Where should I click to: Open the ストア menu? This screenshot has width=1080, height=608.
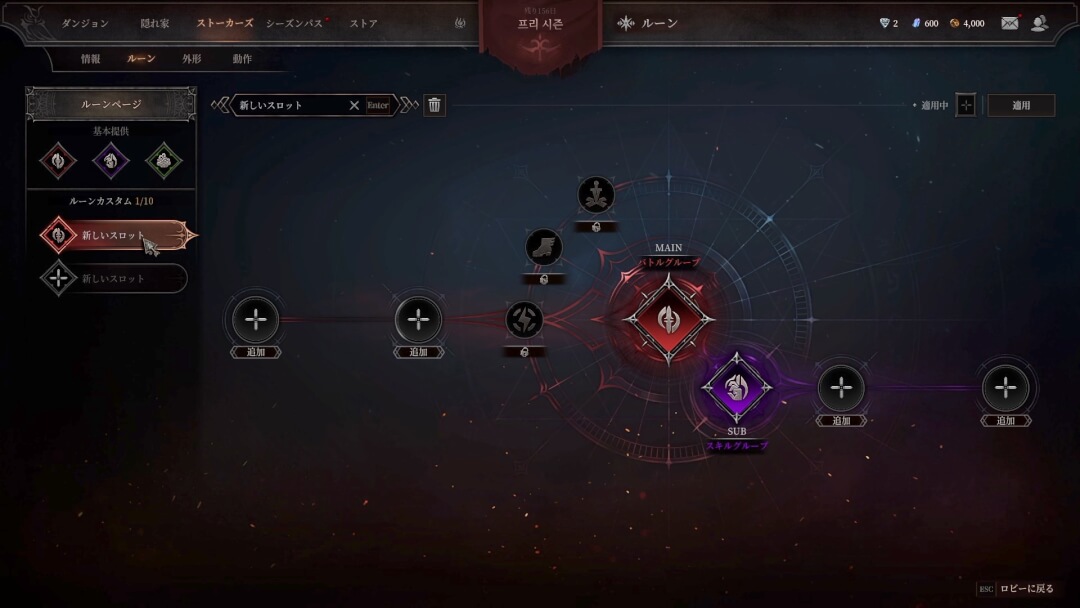tap(363, 23)
